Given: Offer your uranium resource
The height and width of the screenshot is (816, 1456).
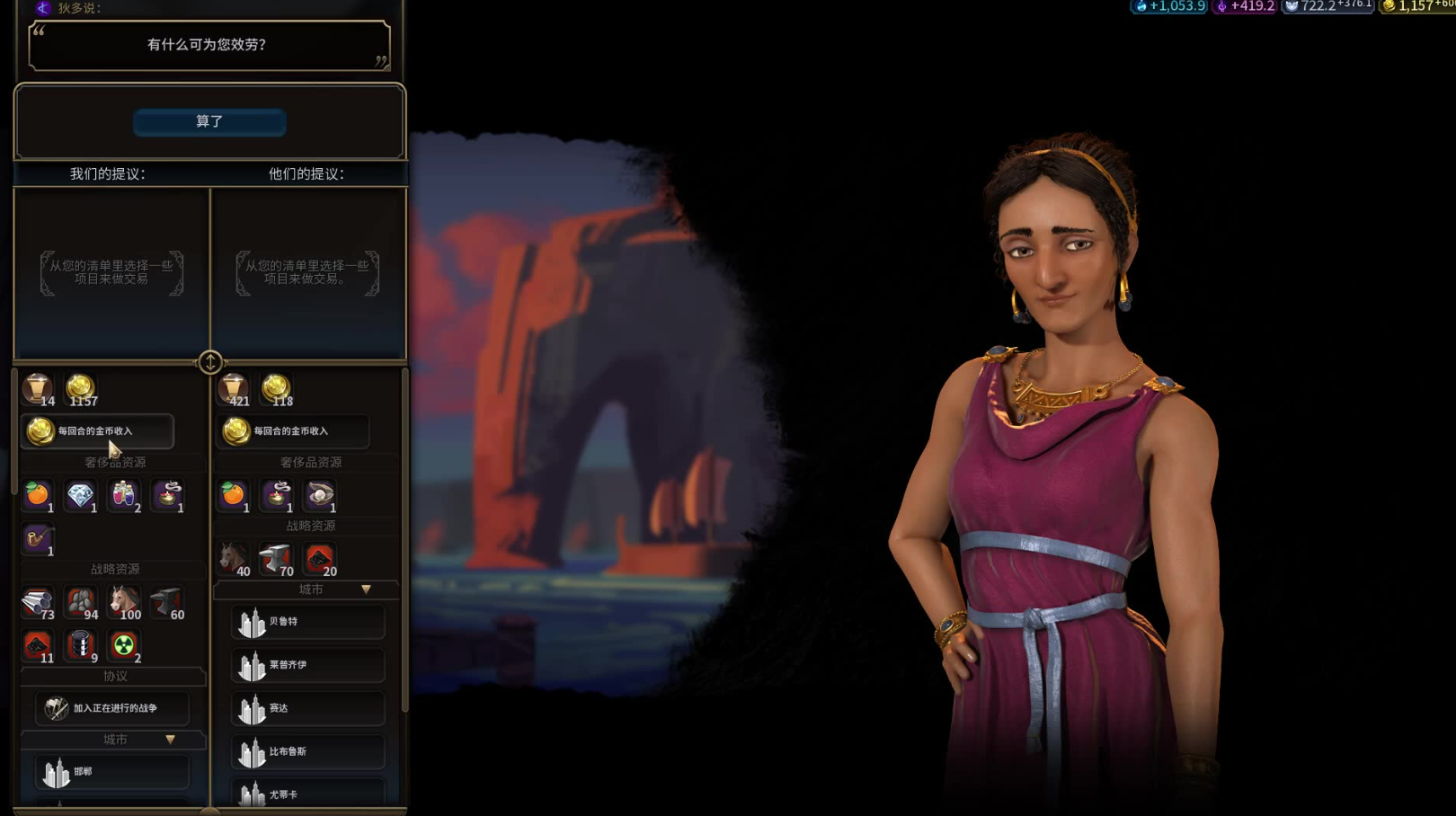Looking at the screenshot, I should [x=124, y=646].
